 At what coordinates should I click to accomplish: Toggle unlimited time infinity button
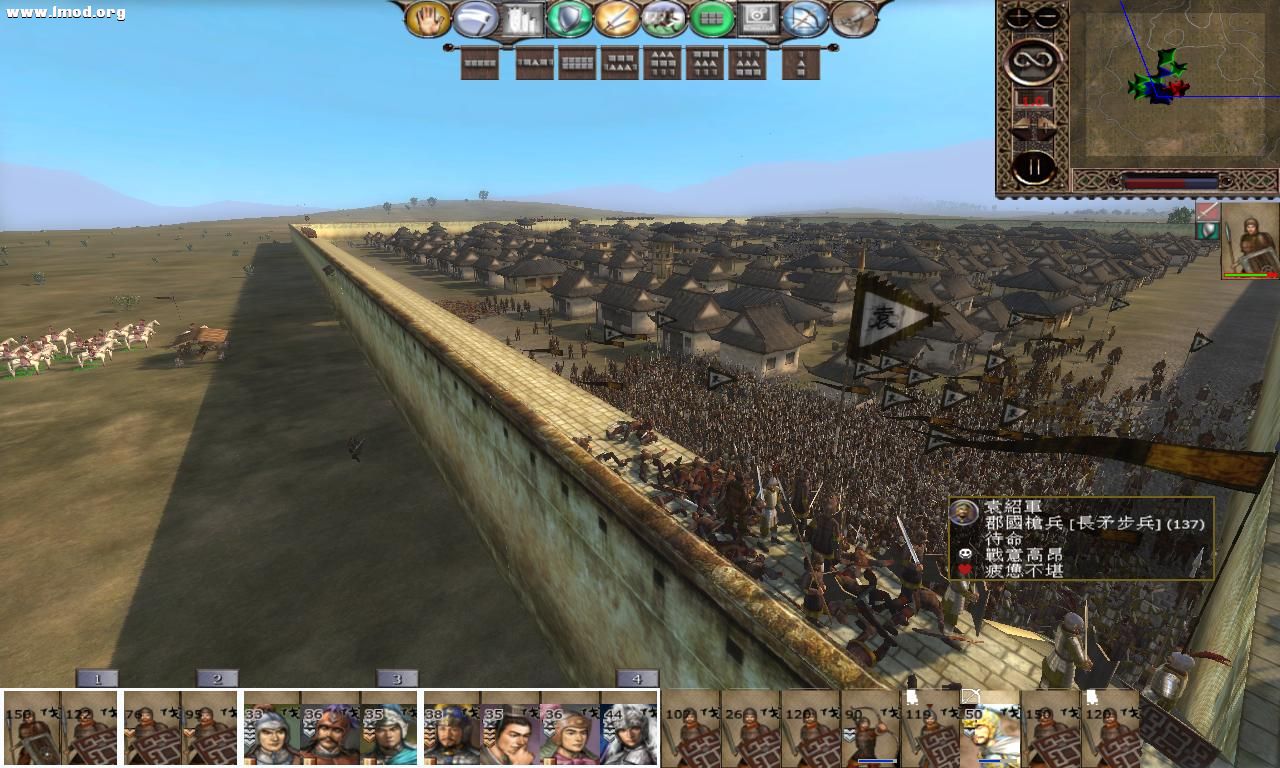[x=1035, y=60]
